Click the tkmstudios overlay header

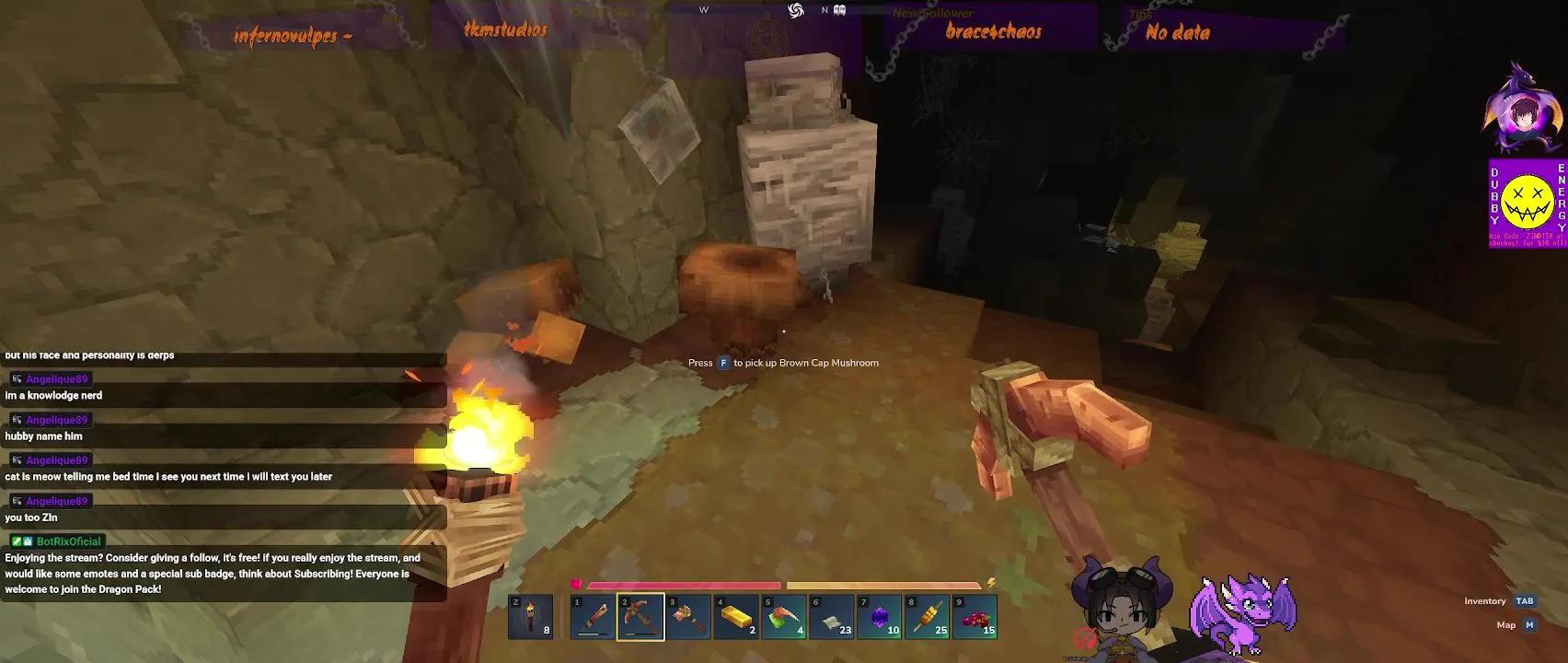click(x=505, y=28)
